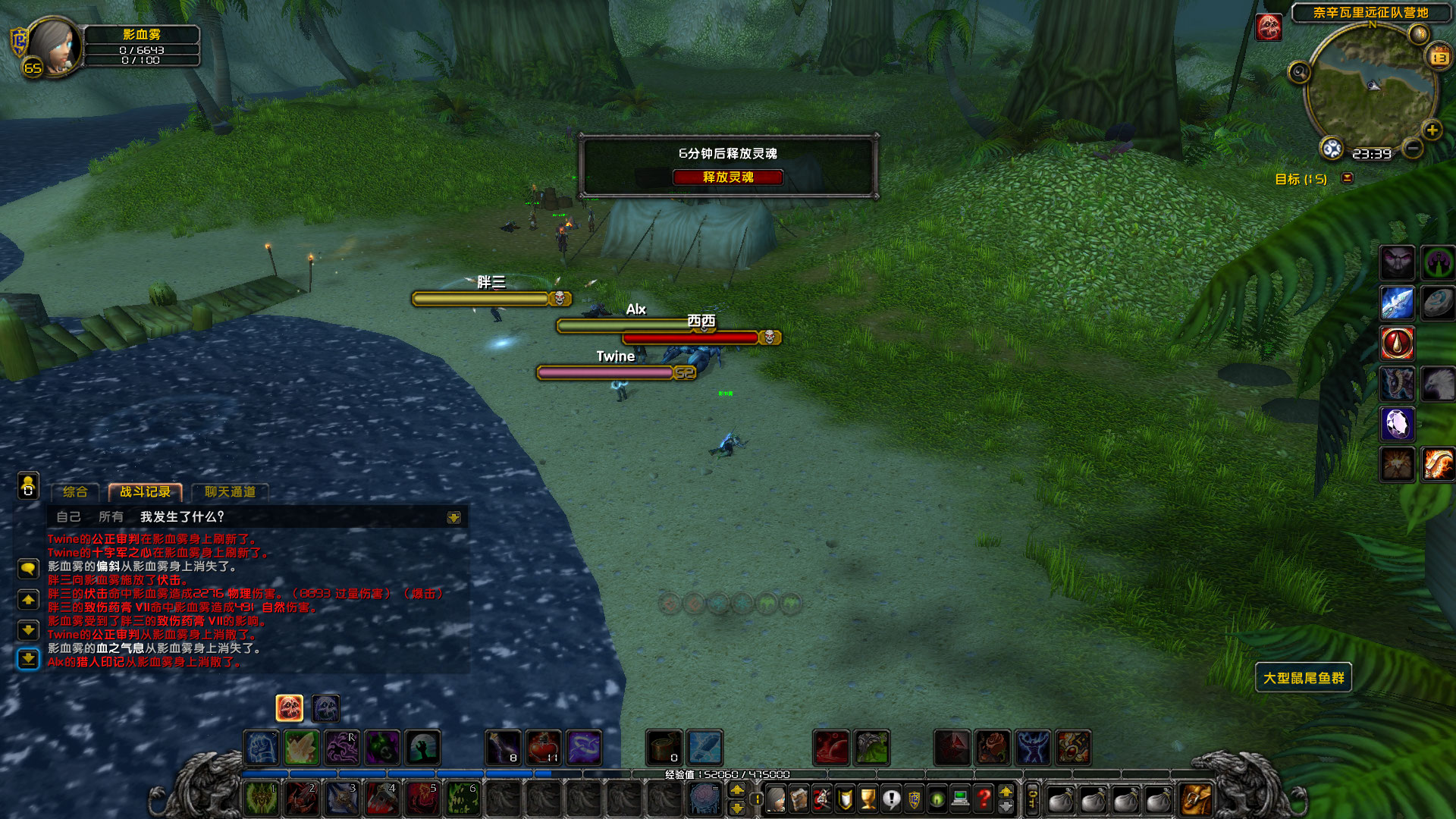Click the 我发生了什么 combat log button
1456x819 pixels.
pos(180,516)
